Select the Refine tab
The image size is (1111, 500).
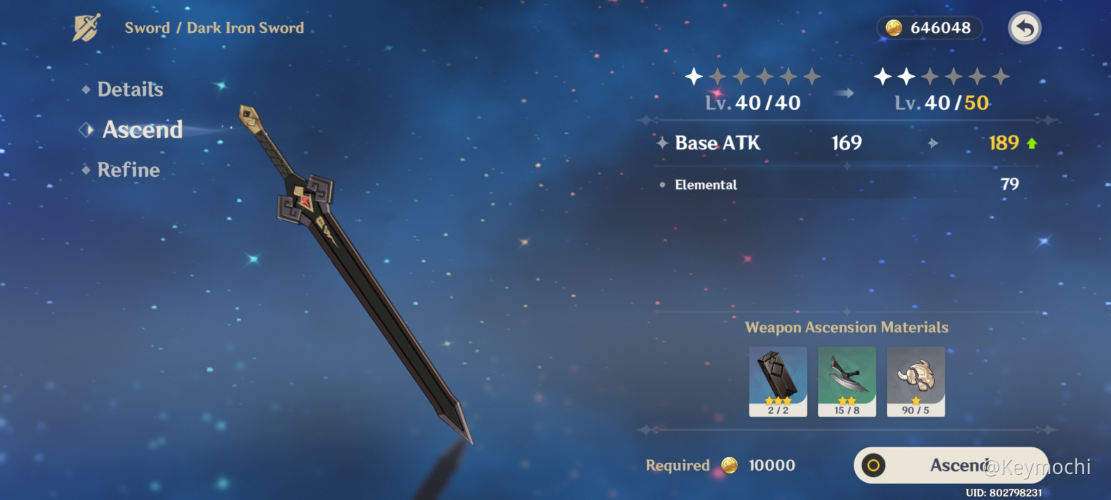pos(128,170)
